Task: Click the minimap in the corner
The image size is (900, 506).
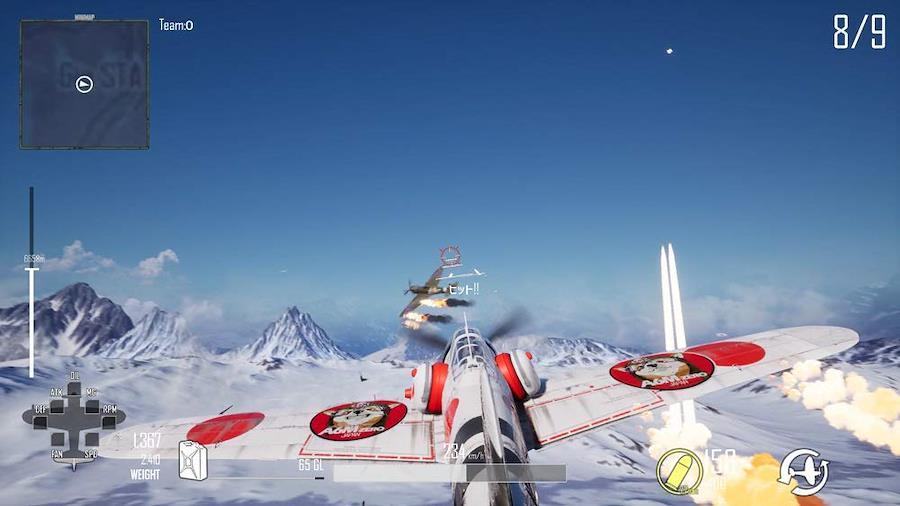Action: [84, 84]
